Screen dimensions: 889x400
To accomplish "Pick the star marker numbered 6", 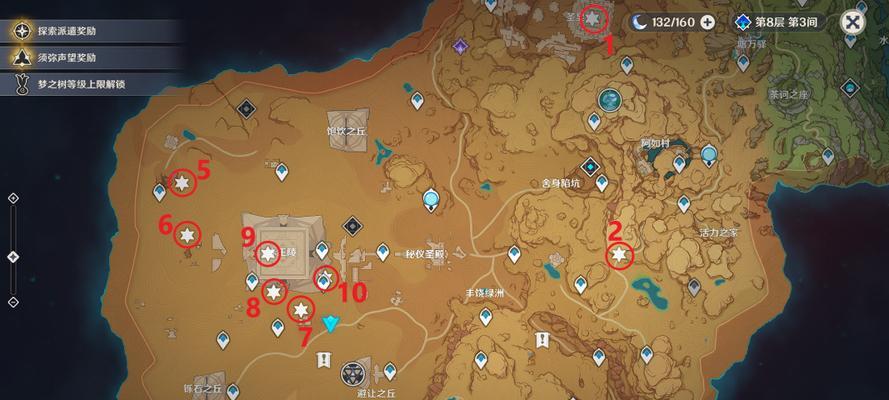I will tap(187, 235).
